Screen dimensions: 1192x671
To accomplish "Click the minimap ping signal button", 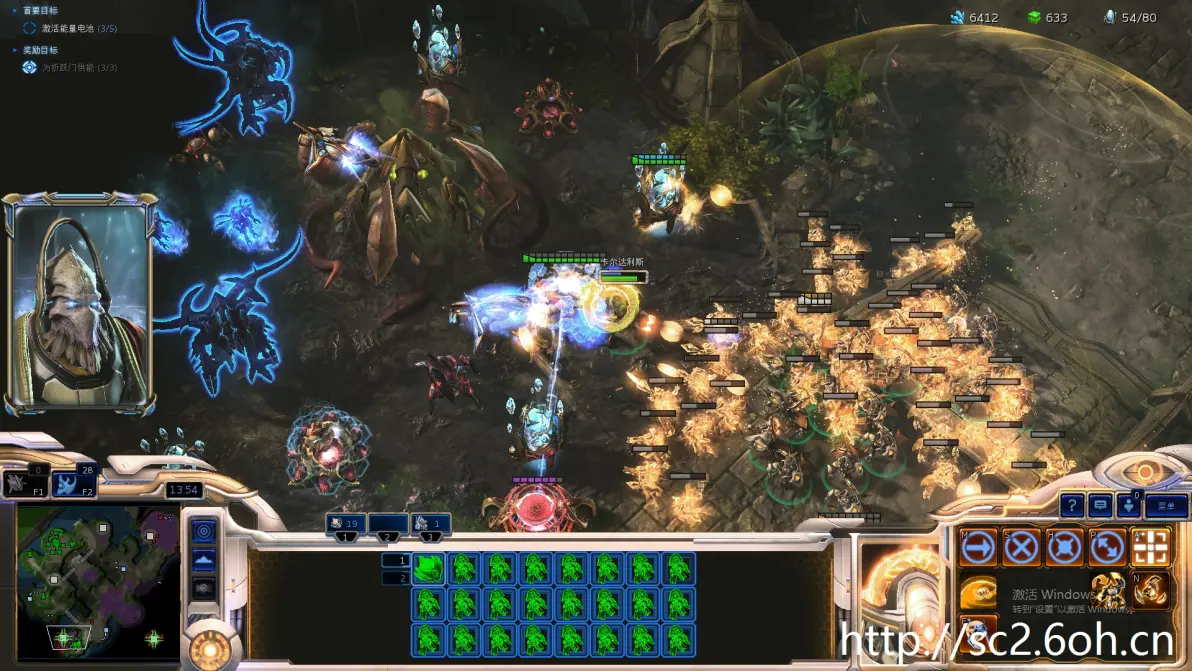I will coord(203,530).
